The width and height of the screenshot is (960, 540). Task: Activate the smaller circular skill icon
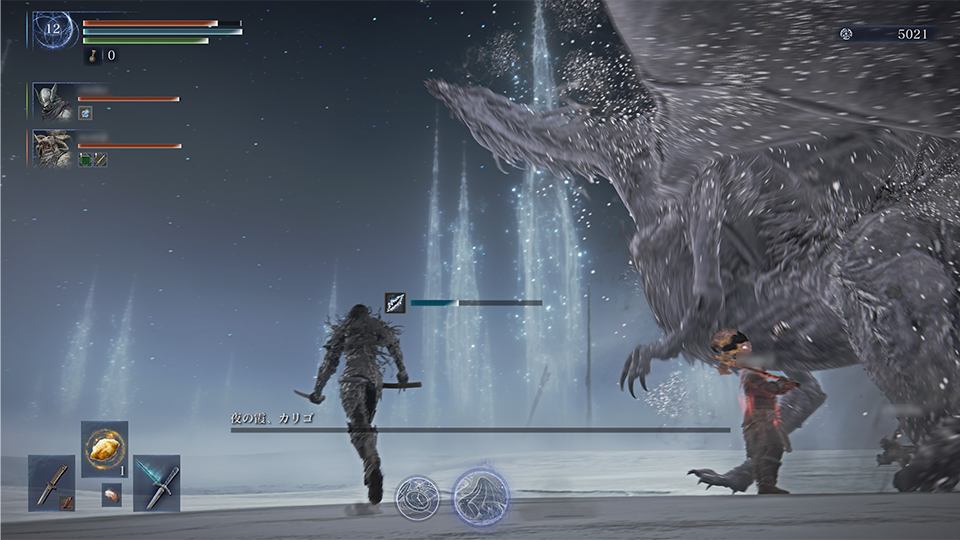tap(417, 497)
